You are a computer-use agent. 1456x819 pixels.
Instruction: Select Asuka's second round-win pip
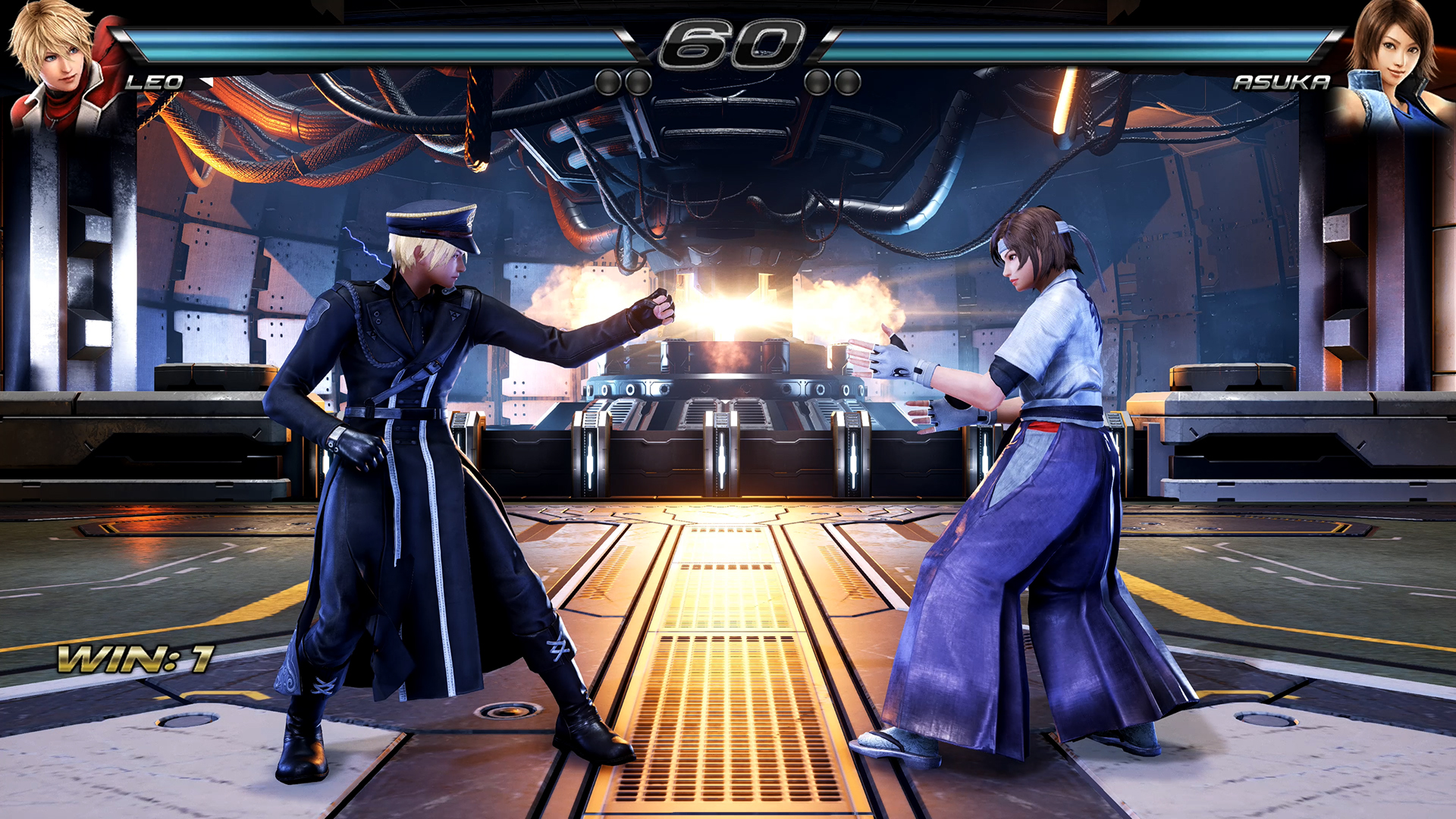[817, 81]
